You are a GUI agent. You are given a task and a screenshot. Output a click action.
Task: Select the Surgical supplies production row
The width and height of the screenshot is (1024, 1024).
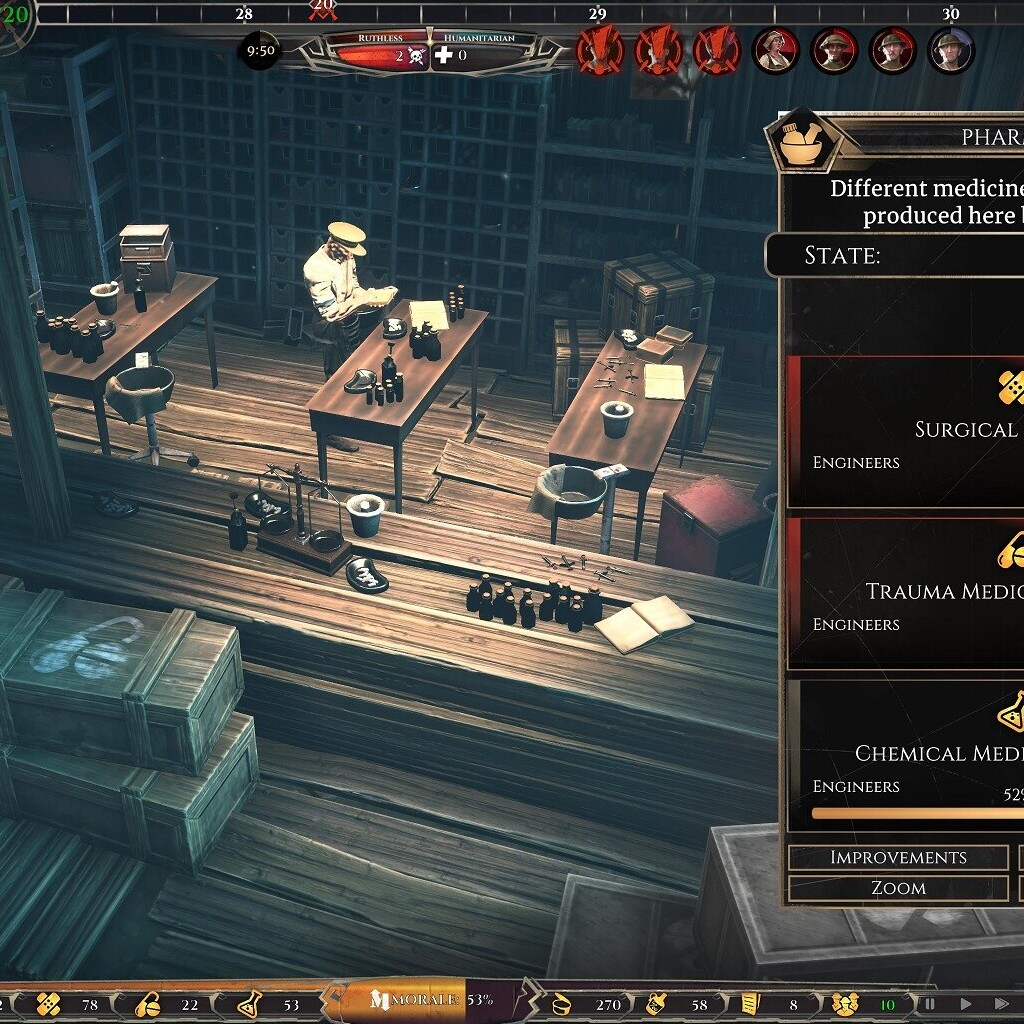coord(906,432)
